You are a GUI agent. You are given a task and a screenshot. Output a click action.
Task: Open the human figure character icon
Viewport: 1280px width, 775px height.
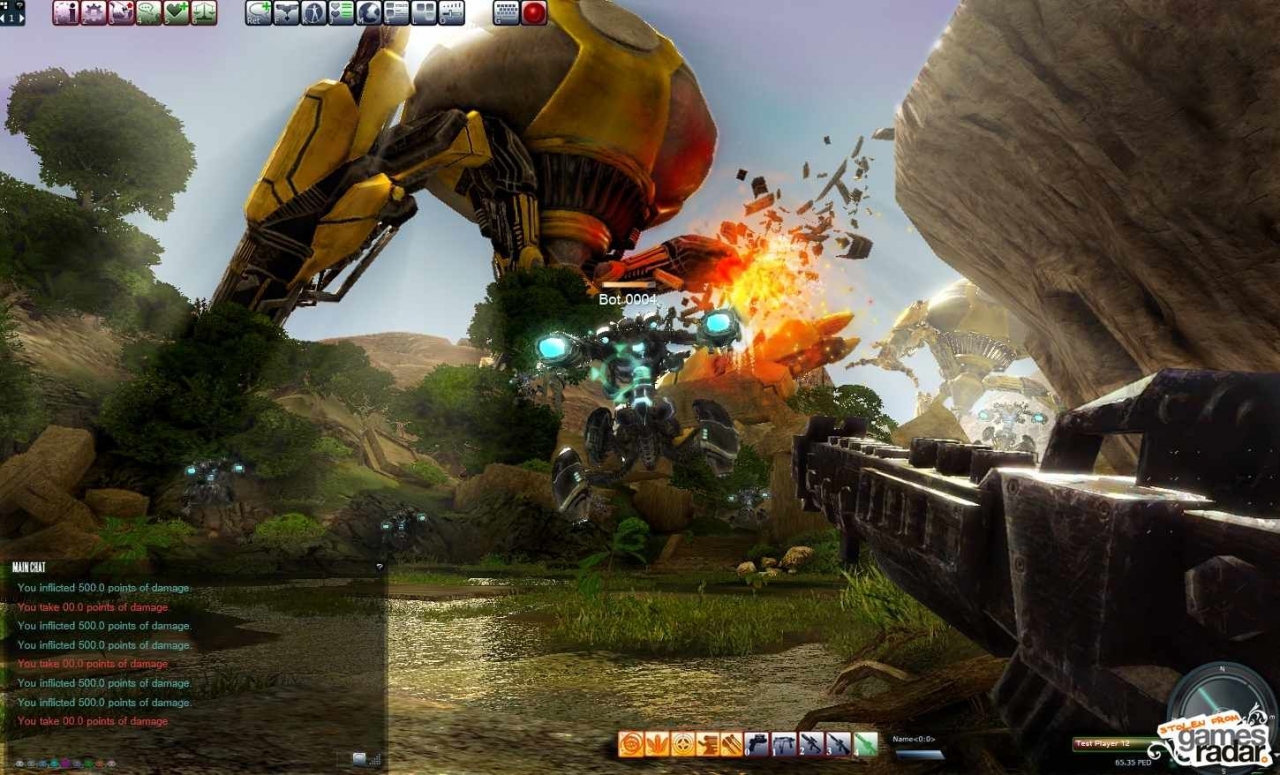[x=314, y=13]
